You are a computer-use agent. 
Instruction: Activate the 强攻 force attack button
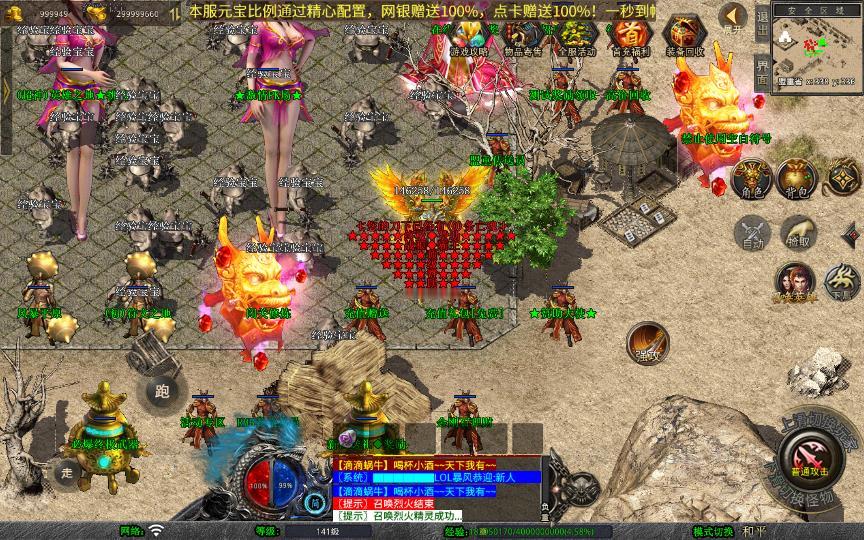647,341
